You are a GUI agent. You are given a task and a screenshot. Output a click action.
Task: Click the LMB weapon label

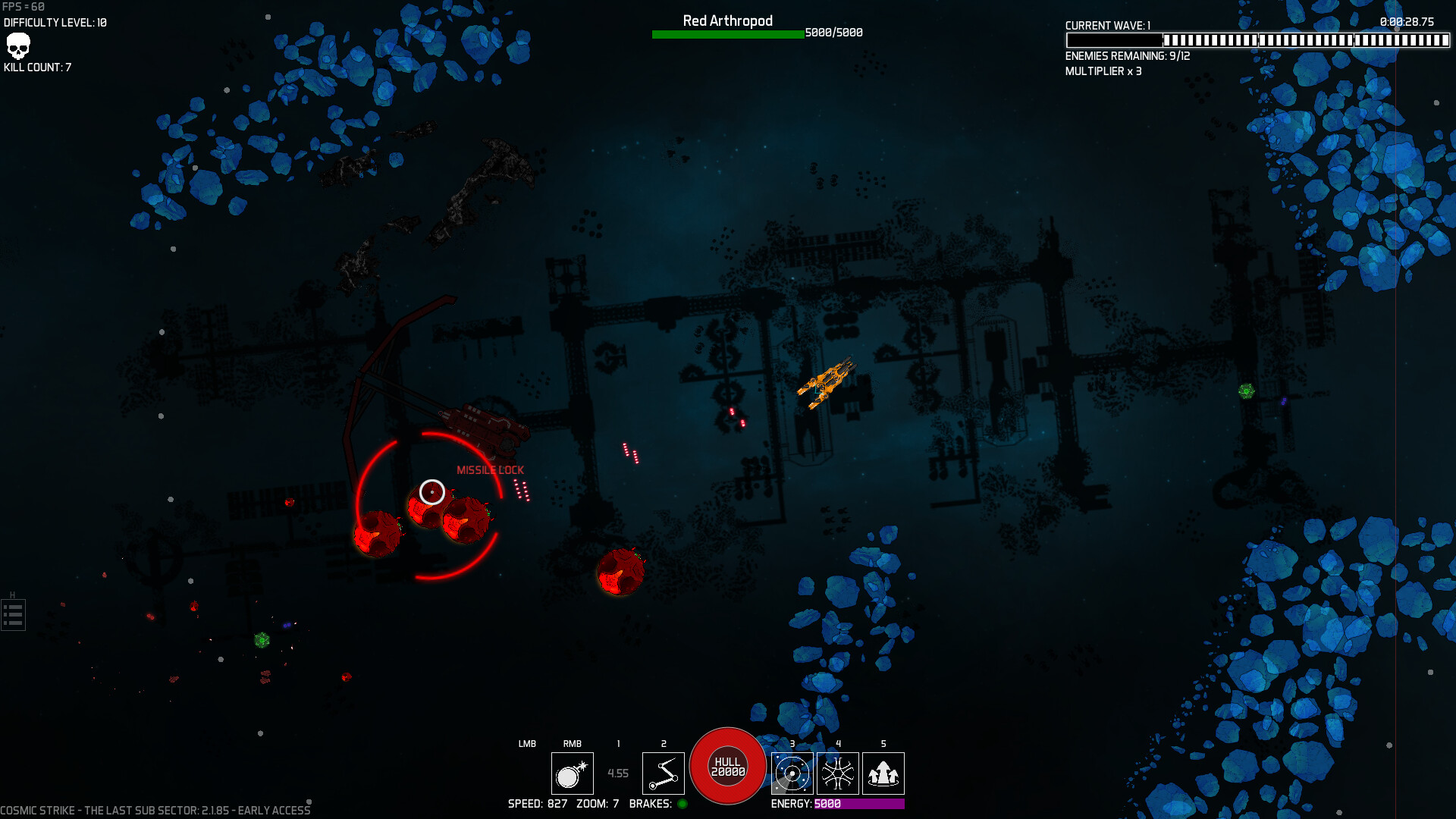(526, 744)
